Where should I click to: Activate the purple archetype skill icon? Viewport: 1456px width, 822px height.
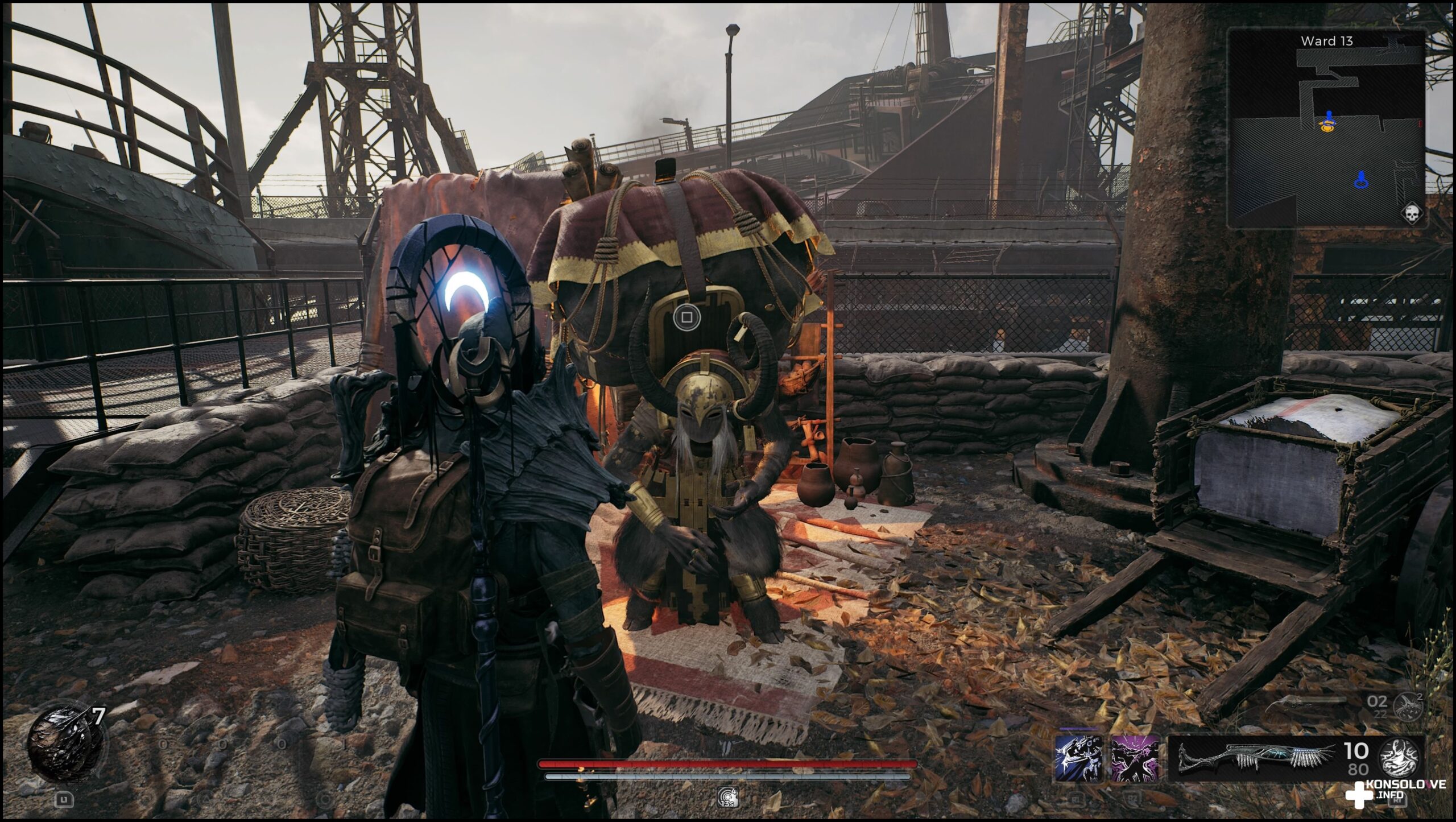[1135, 758]
